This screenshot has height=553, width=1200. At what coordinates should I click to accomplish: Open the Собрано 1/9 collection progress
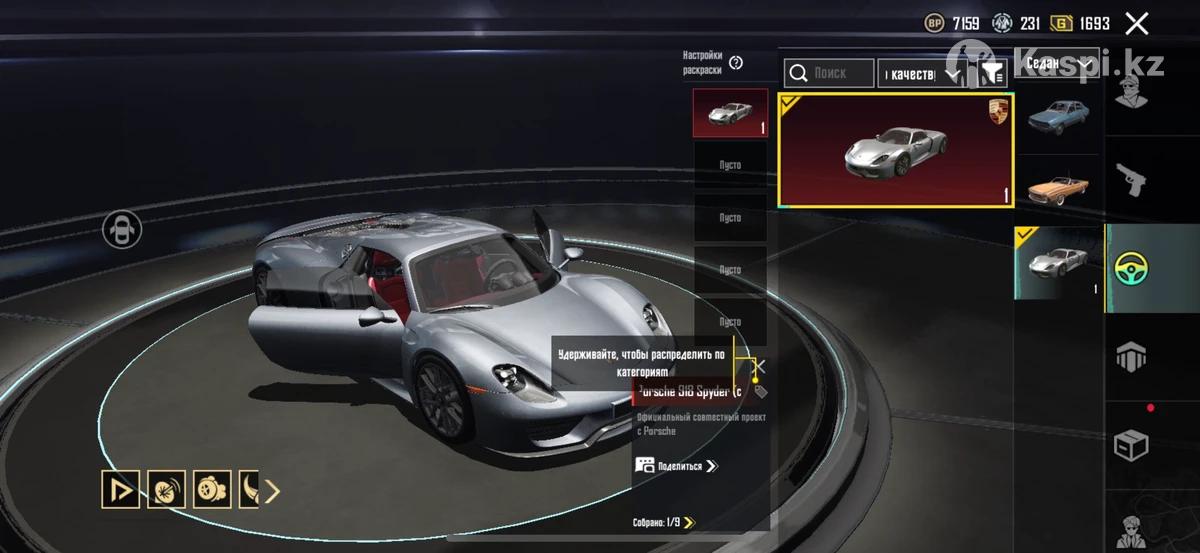[664, 522]
